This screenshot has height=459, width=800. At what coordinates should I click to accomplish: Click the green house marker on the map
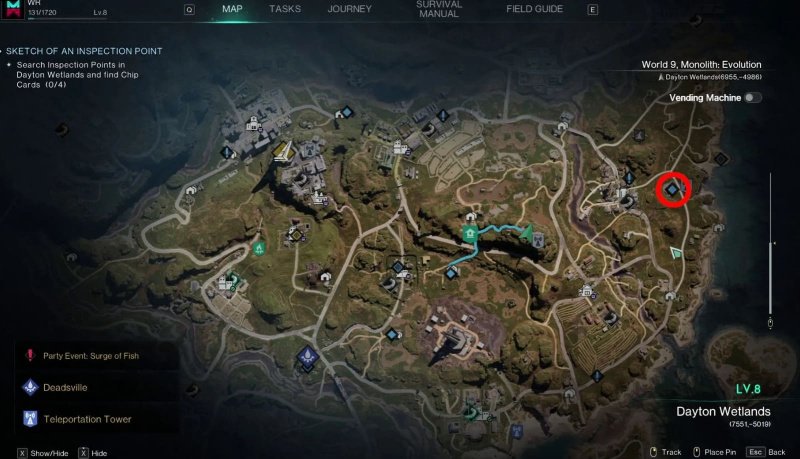click(x=468, y=232)
